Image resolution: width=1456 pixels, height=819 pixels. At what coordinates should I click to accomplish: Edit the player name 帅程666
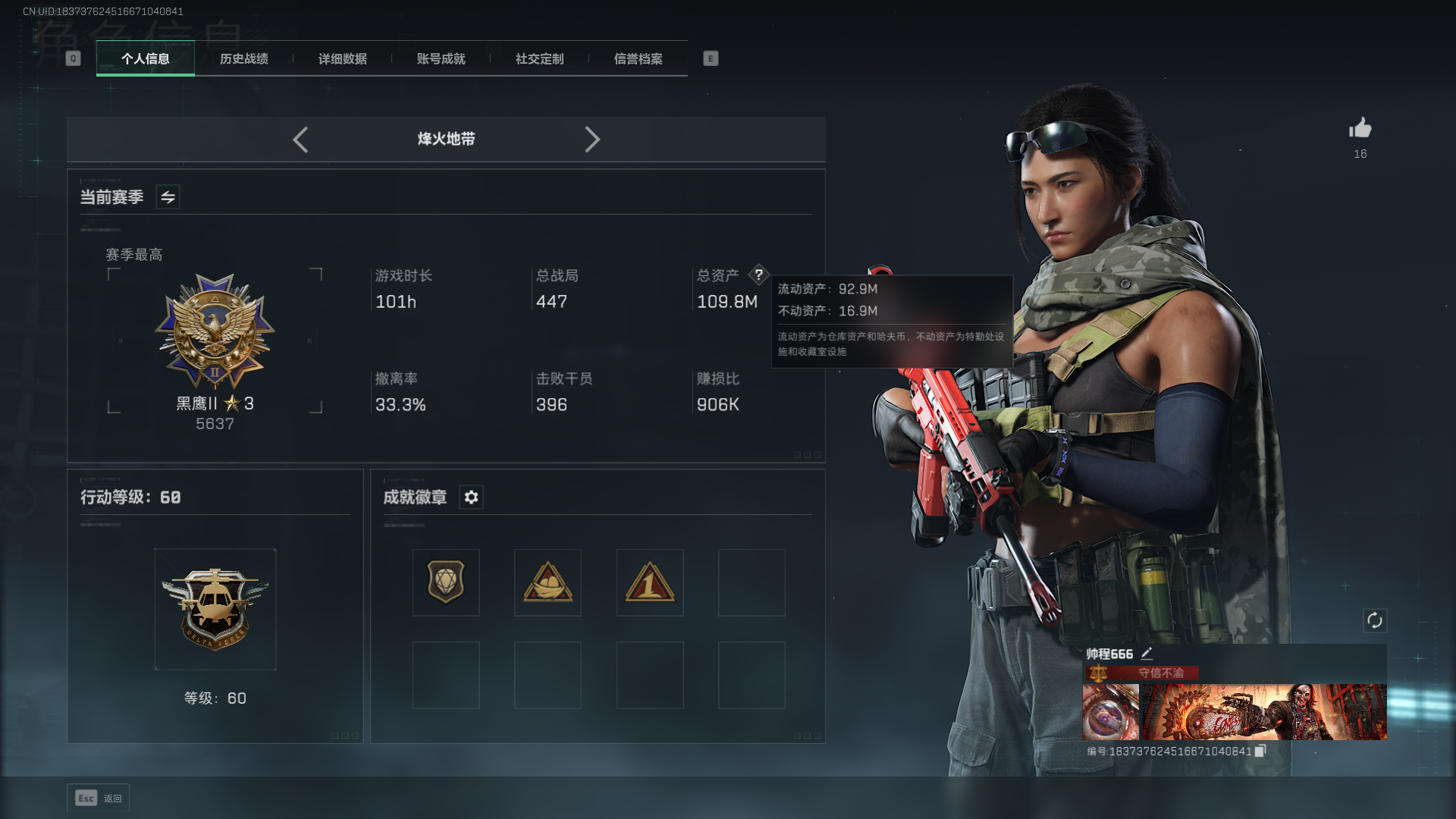[x=1147, y=654]
